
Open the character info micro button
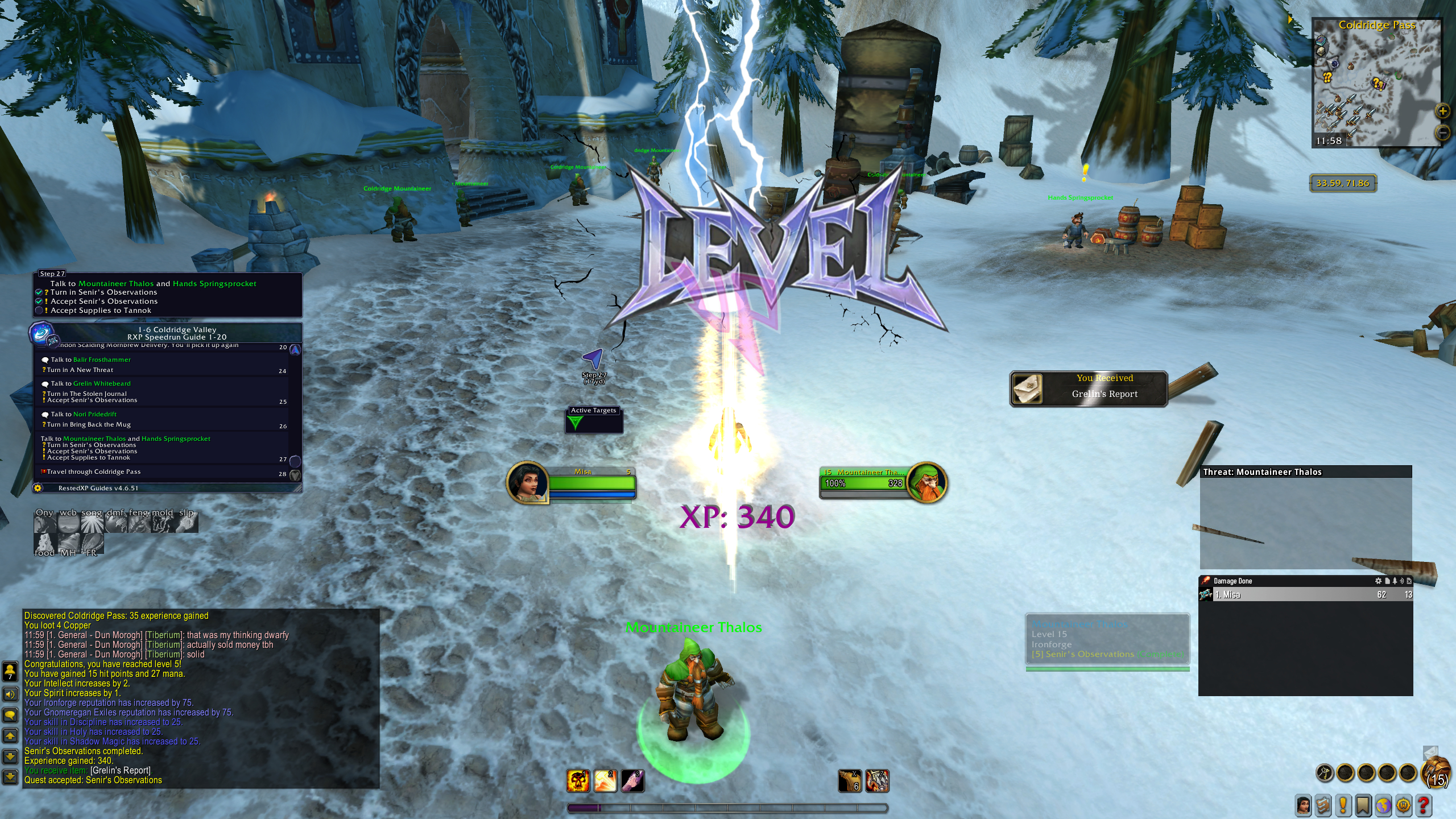tap(1303, 805)
